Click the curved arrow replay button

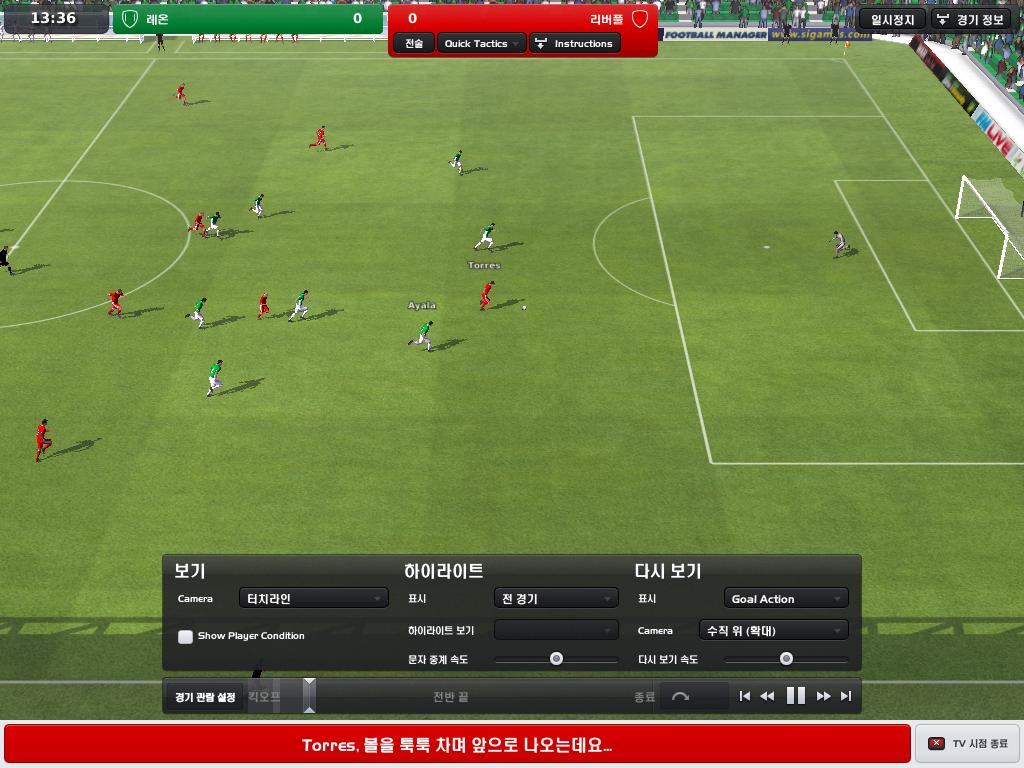[x=681, y=696]
